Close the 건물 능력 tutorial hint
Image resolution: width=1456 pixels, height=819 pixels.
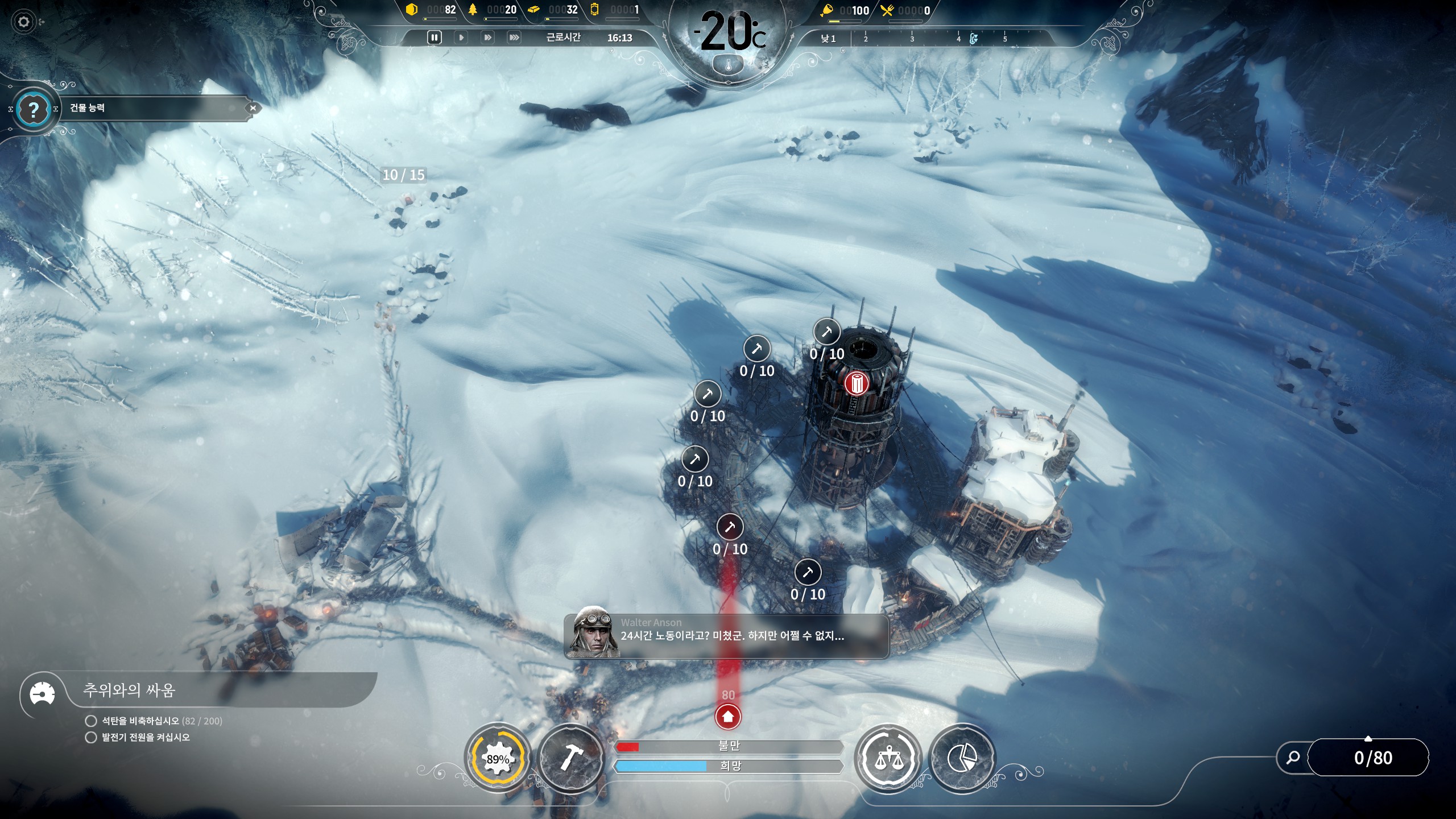click(x=253, y=108)
